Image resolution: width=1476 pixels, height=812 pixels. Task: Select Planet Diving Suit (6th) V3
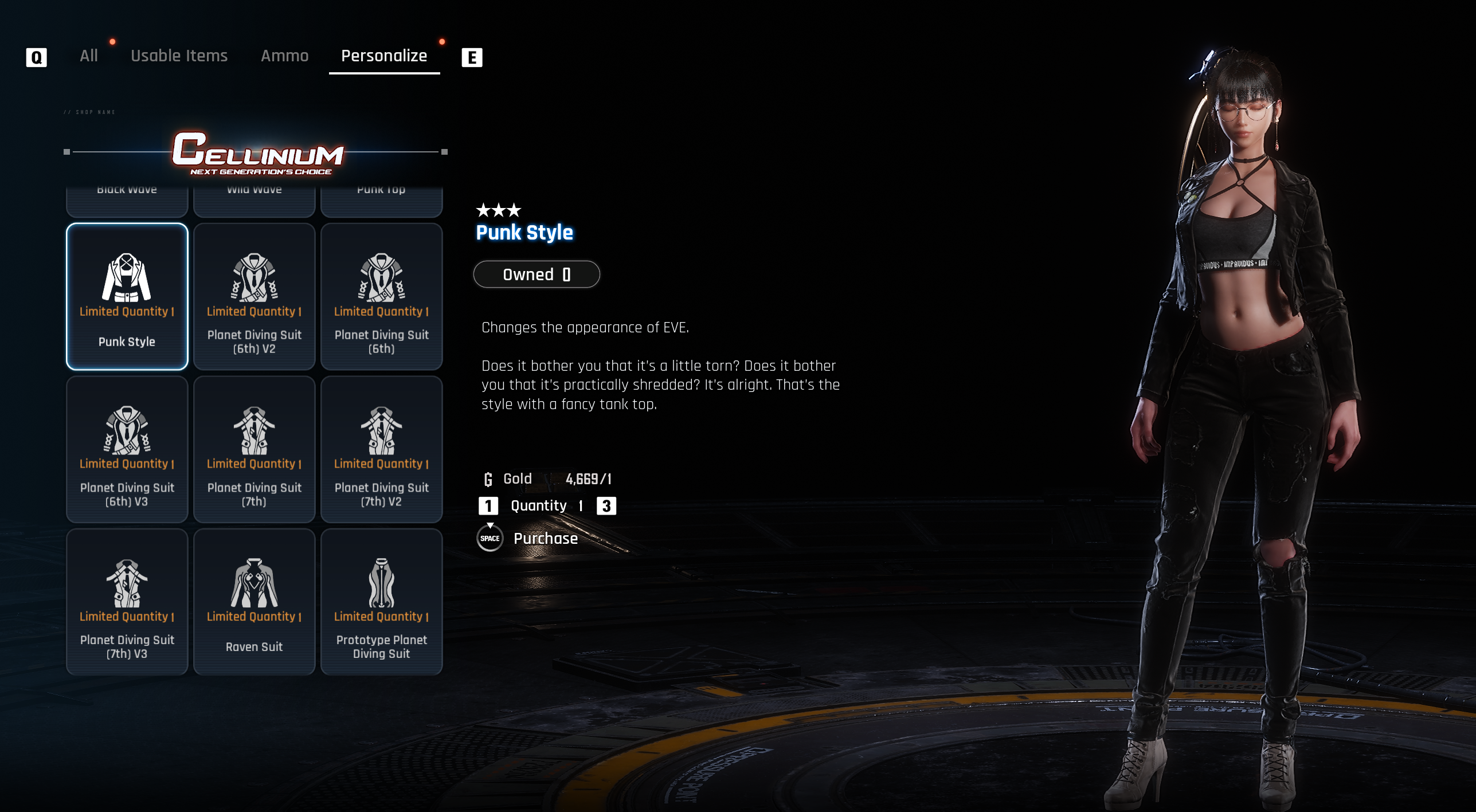(127, 449)
